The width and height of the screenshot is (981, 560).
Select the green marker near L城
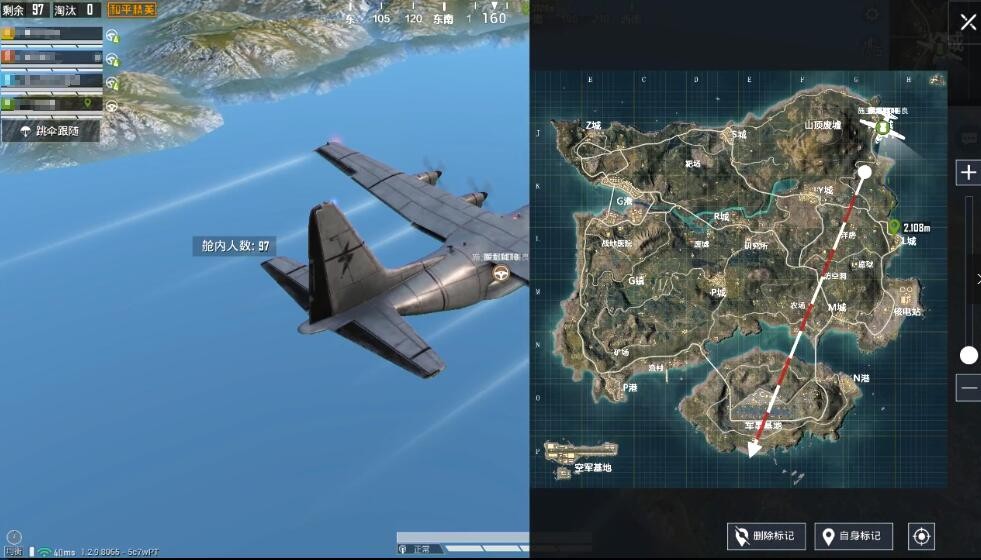[x=894, y=228]
